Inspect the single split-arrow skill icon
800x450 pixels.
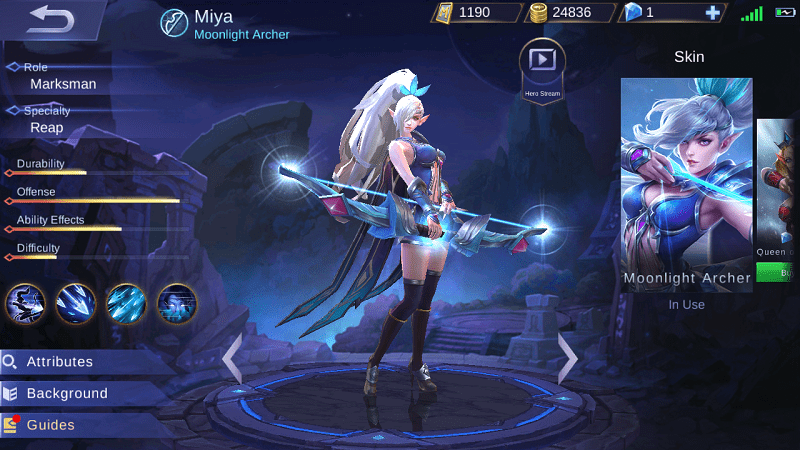pos(76,302)
